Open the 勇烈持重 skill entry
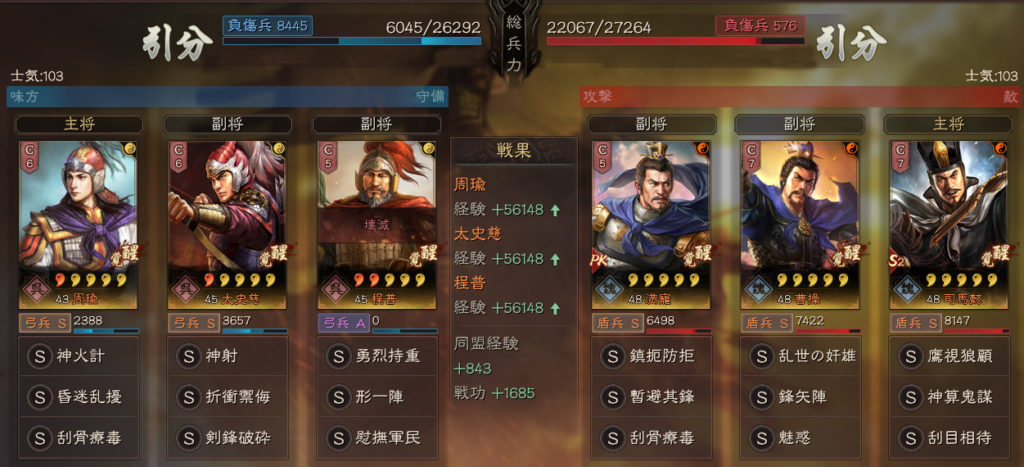Image resolution: width=1024 pixels, height=467 pixels. point(377,356)
